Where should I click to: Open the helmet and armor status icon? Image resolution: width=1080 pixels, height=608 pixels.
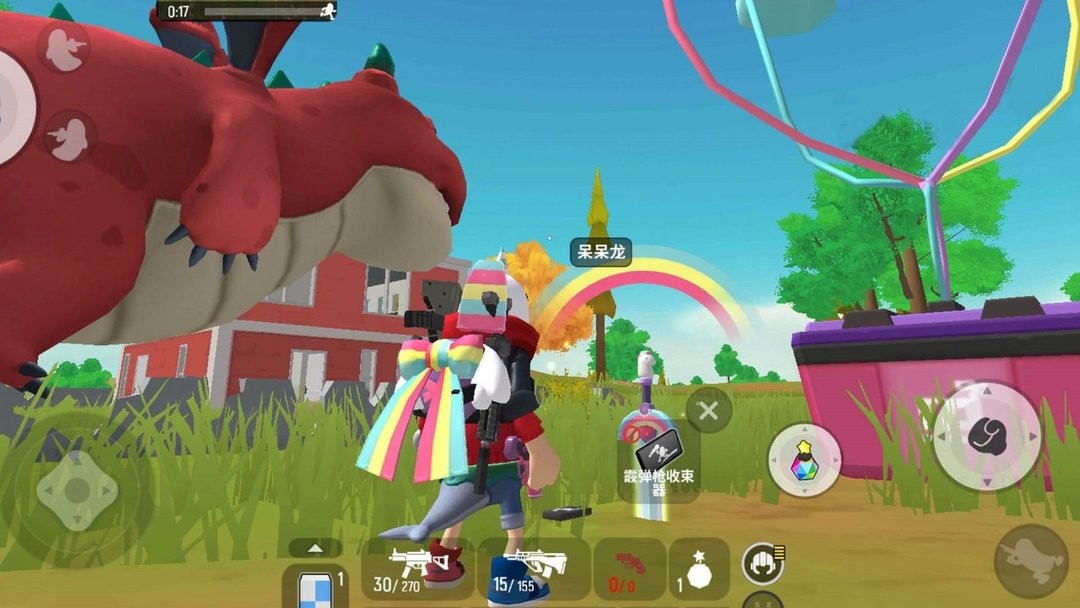(x=762, y=564)
